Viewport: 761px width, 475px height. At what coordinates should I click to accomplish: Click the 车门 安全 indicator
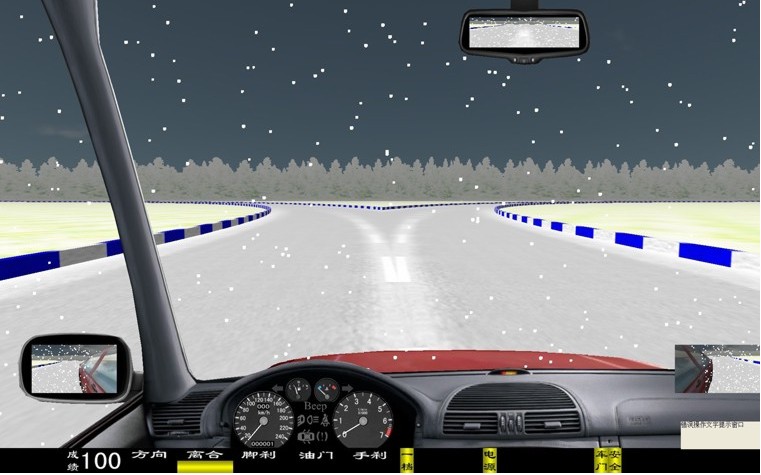click(x=607, y=459)
